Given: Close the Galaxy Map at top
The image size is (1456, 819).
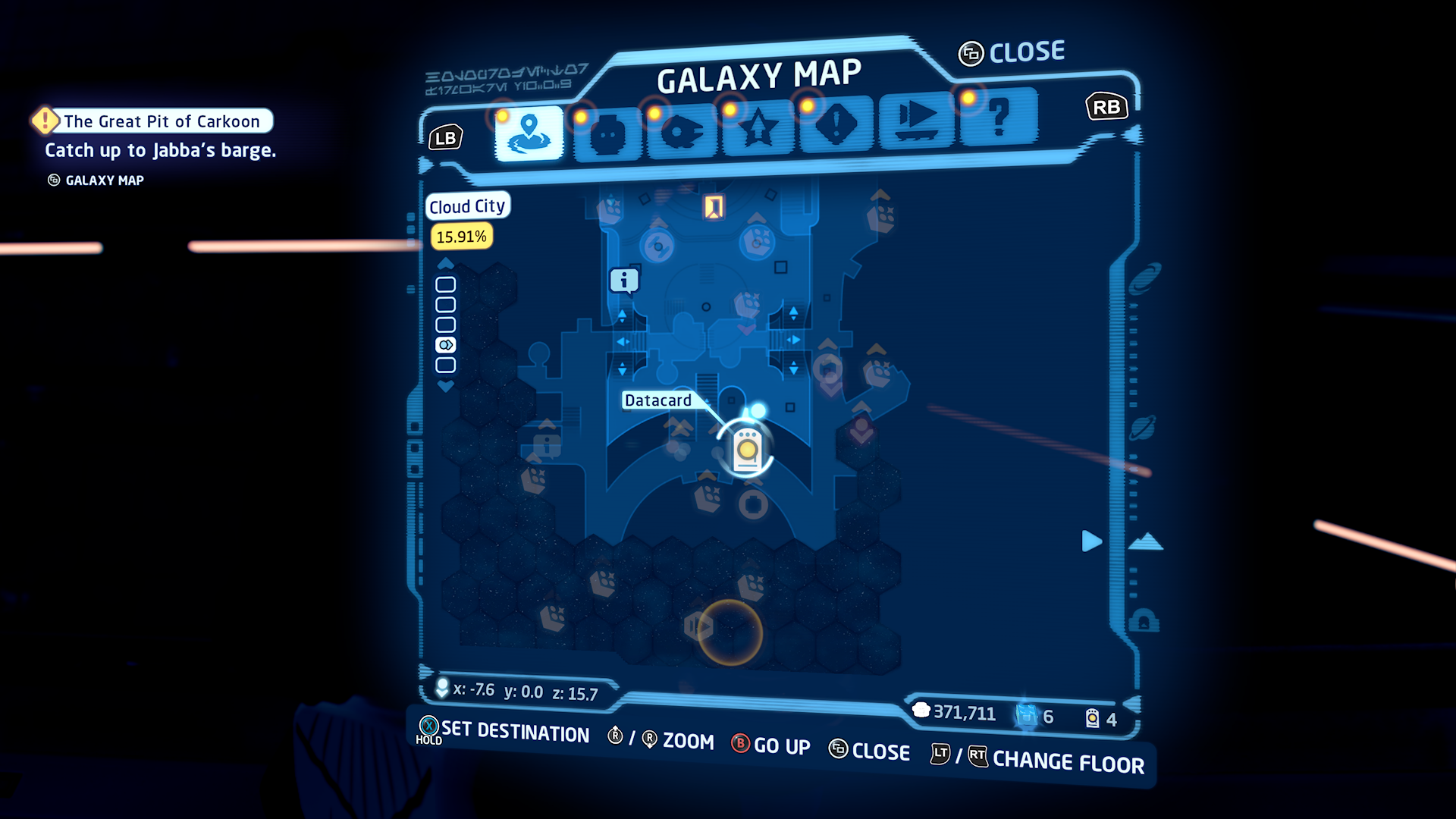Looking at the screenshot, I should point(1012,52).
